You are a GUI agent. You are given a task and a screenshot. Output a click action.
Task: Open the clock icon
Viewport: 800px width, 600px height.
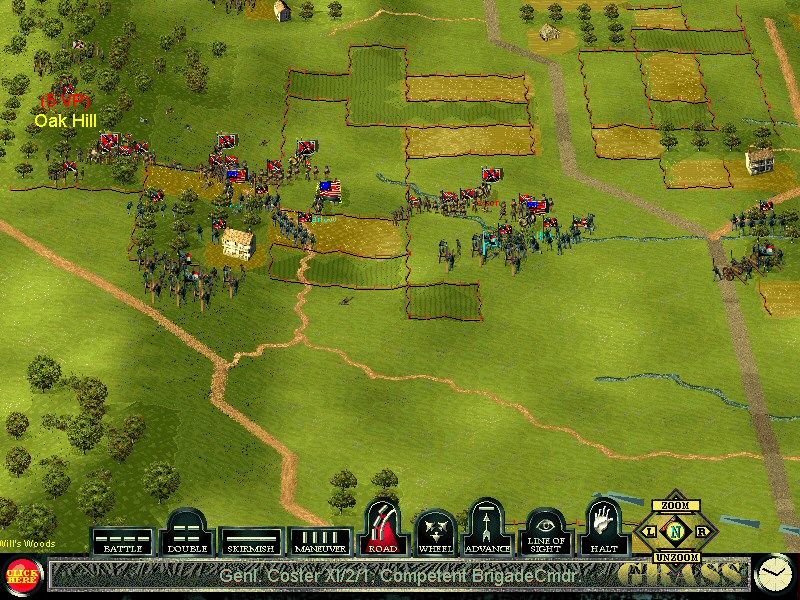[771, 573]
